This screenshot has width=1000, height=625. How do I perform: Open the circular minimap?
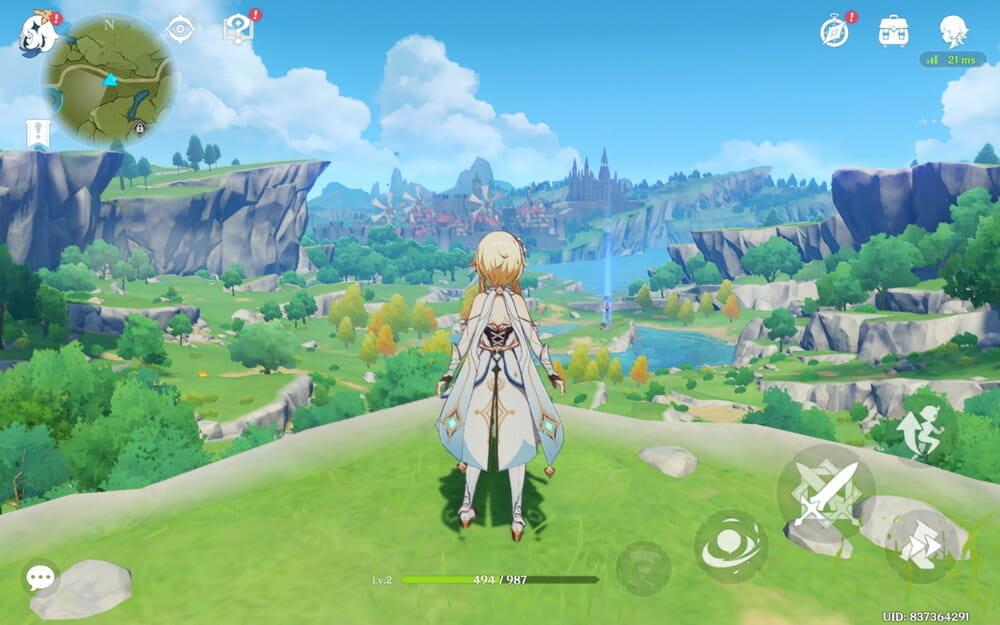(110, 80)
